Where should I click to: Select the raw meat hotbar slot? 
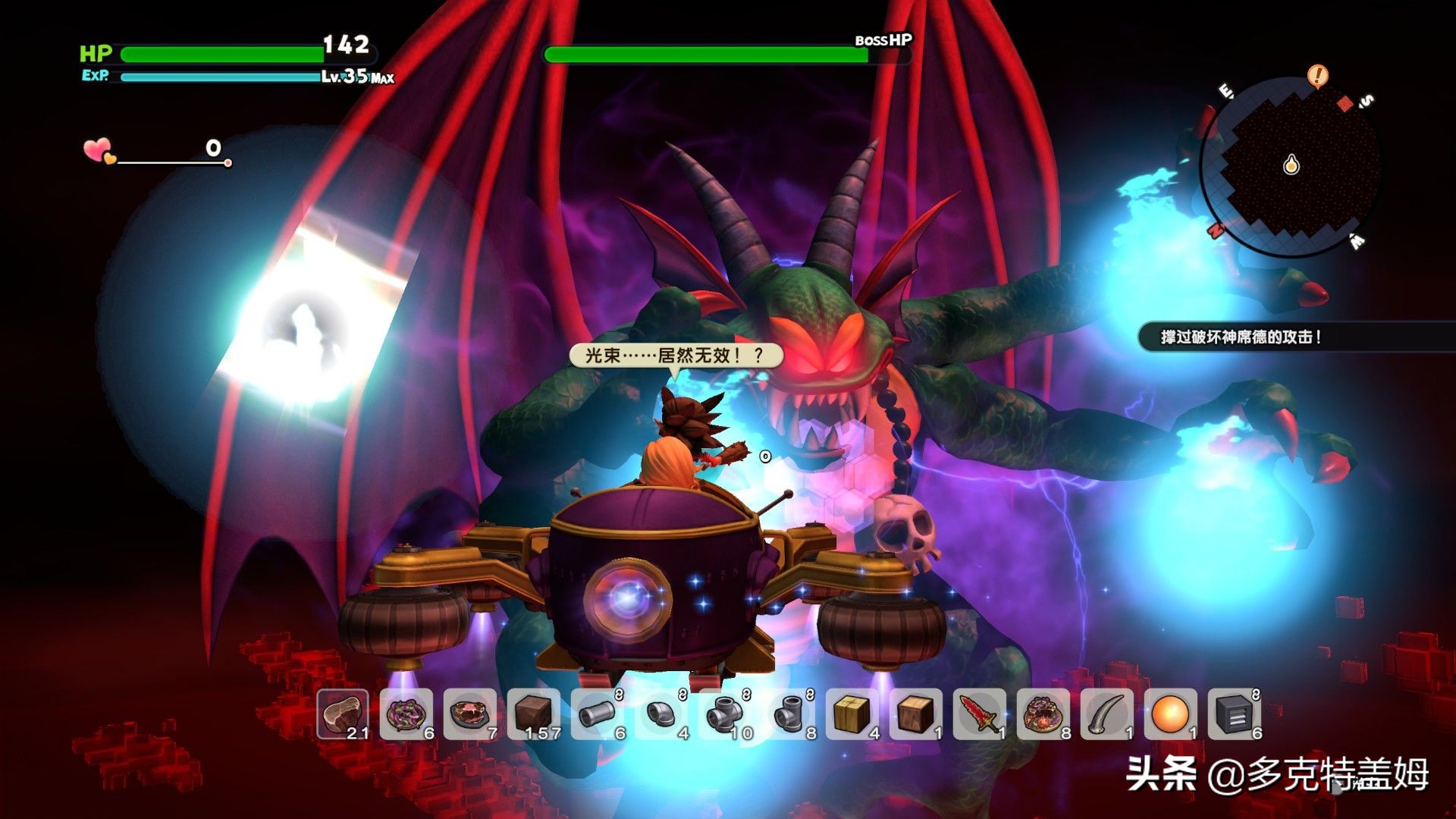[x=343, y=714]
